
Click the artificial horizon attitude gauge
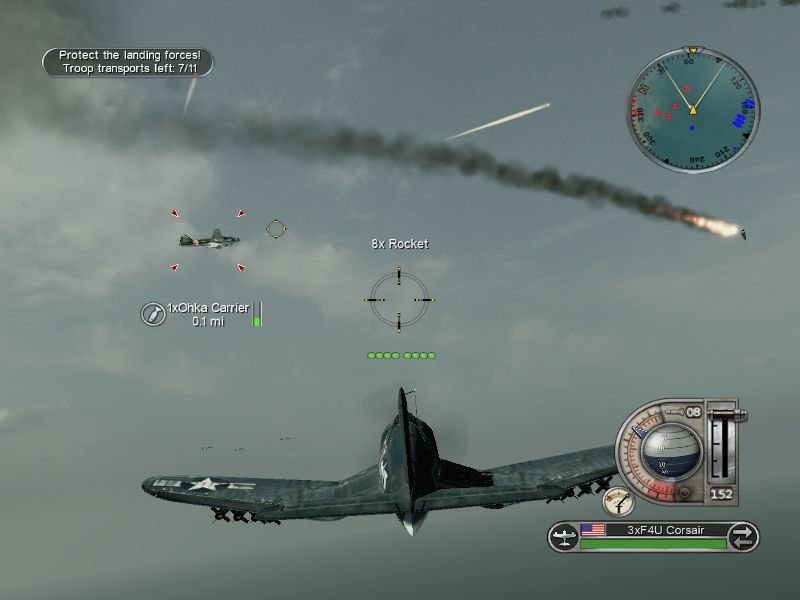click(x=669, y=450)
